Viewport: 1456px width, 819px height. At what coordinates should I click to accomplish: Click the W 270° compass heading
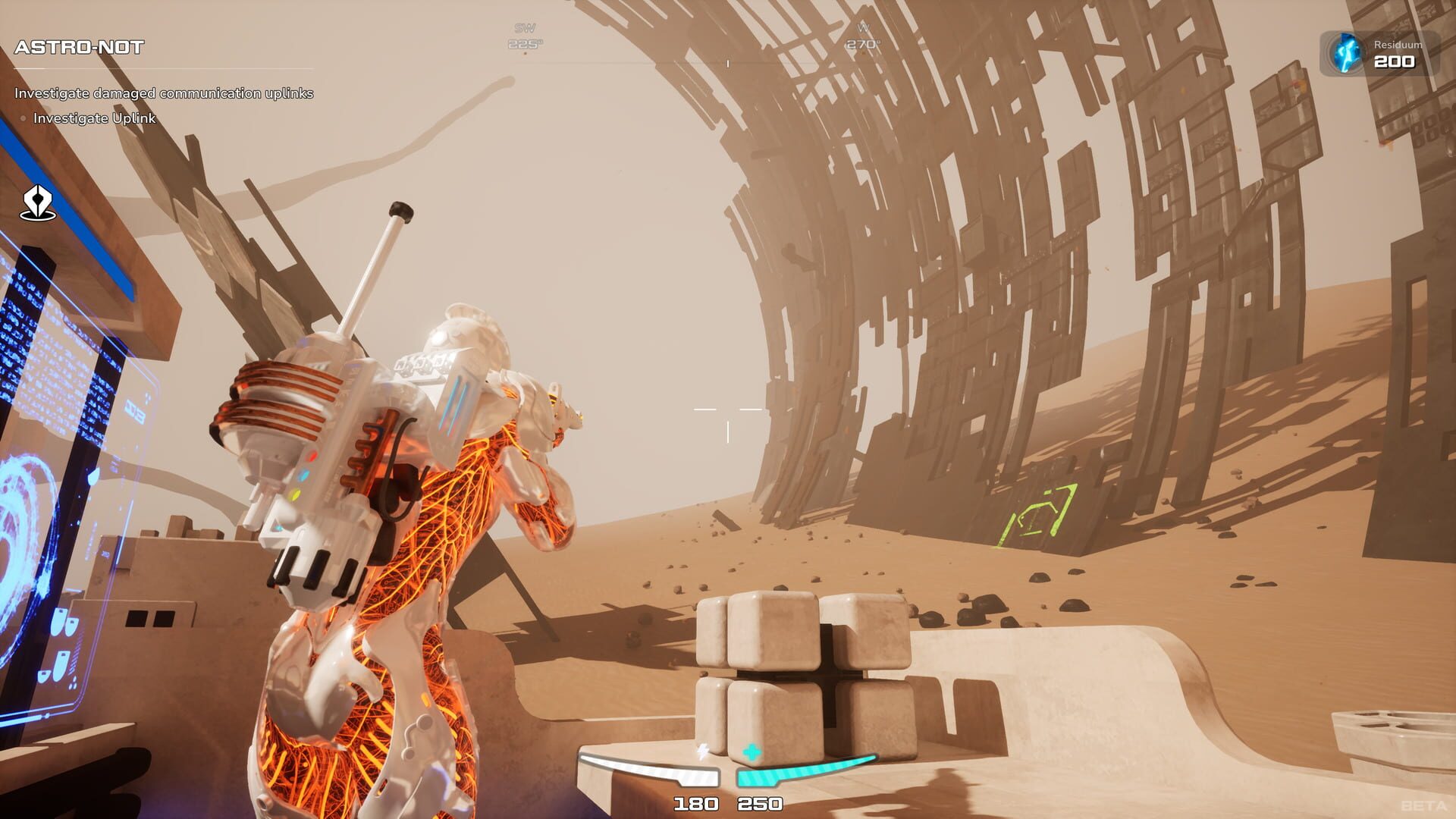pyautogui.click(x=862, y=34)
